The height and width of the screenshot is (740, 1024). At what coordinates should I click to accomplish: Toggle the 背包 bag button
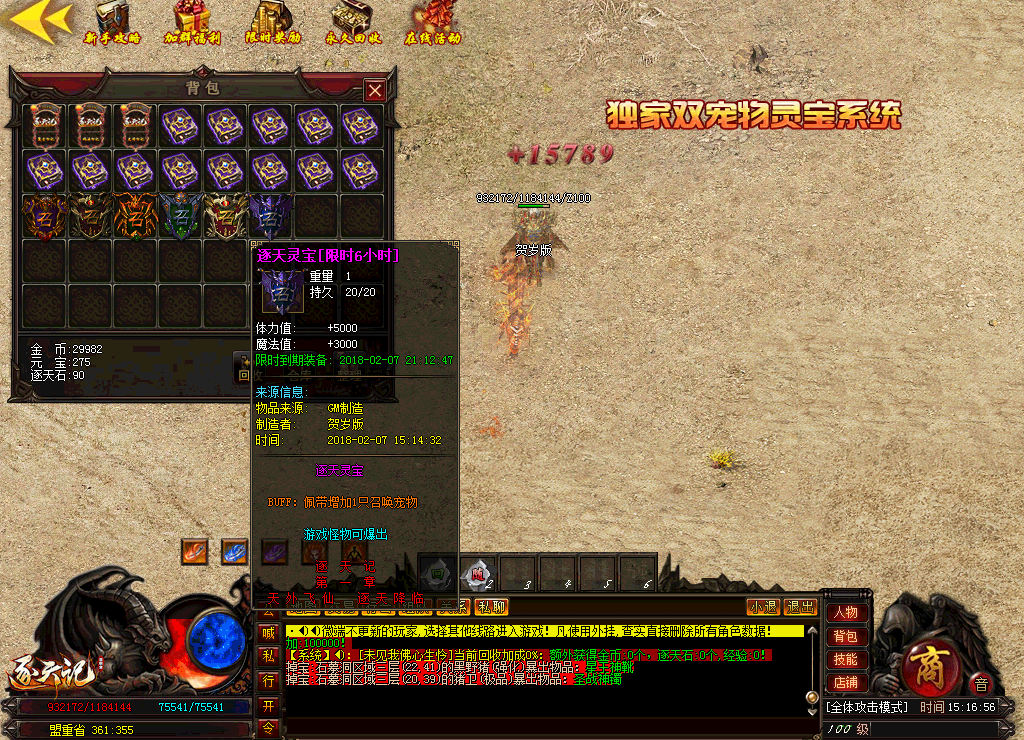(x=846, y=637)
